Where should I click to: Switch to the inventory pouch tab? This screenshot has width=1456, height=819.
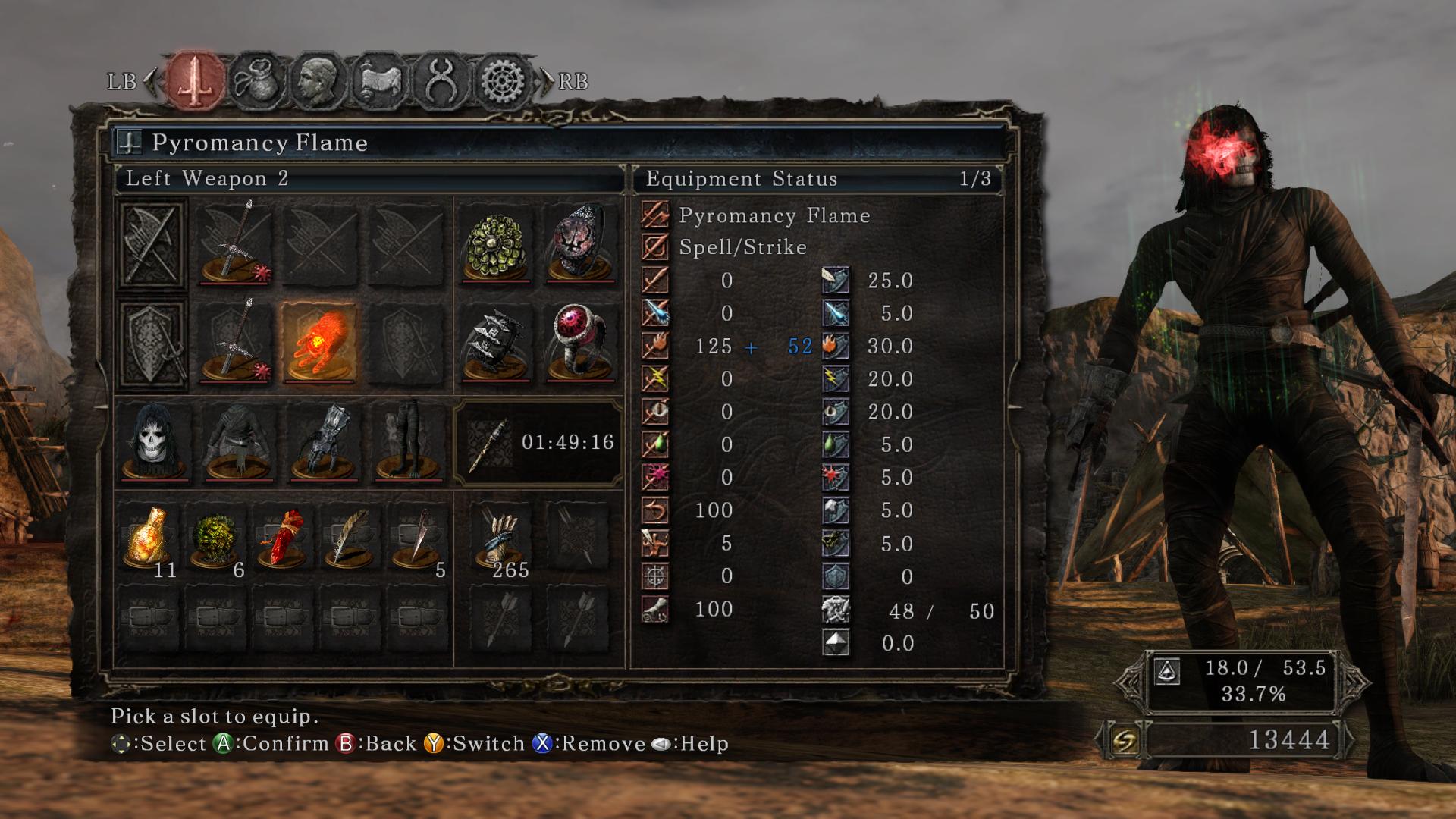257,80
